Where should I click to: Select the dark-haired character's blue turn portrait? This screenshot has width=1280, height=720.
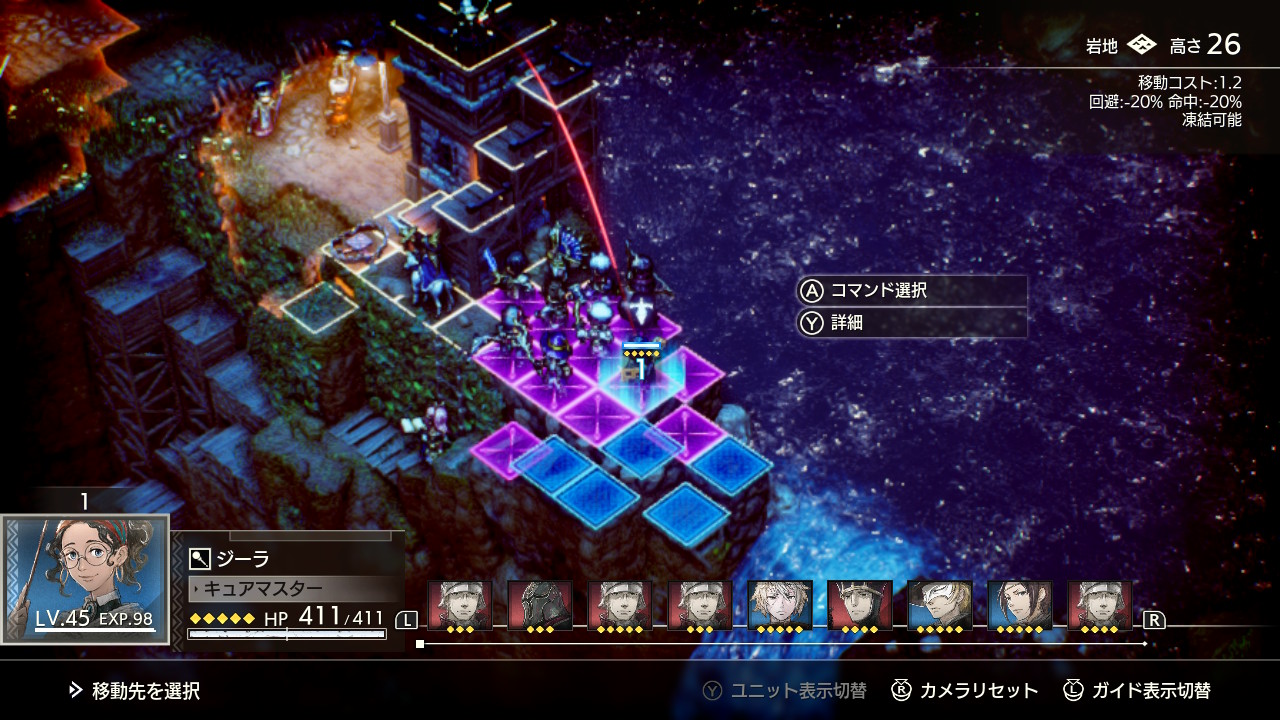coord(1020,605)
